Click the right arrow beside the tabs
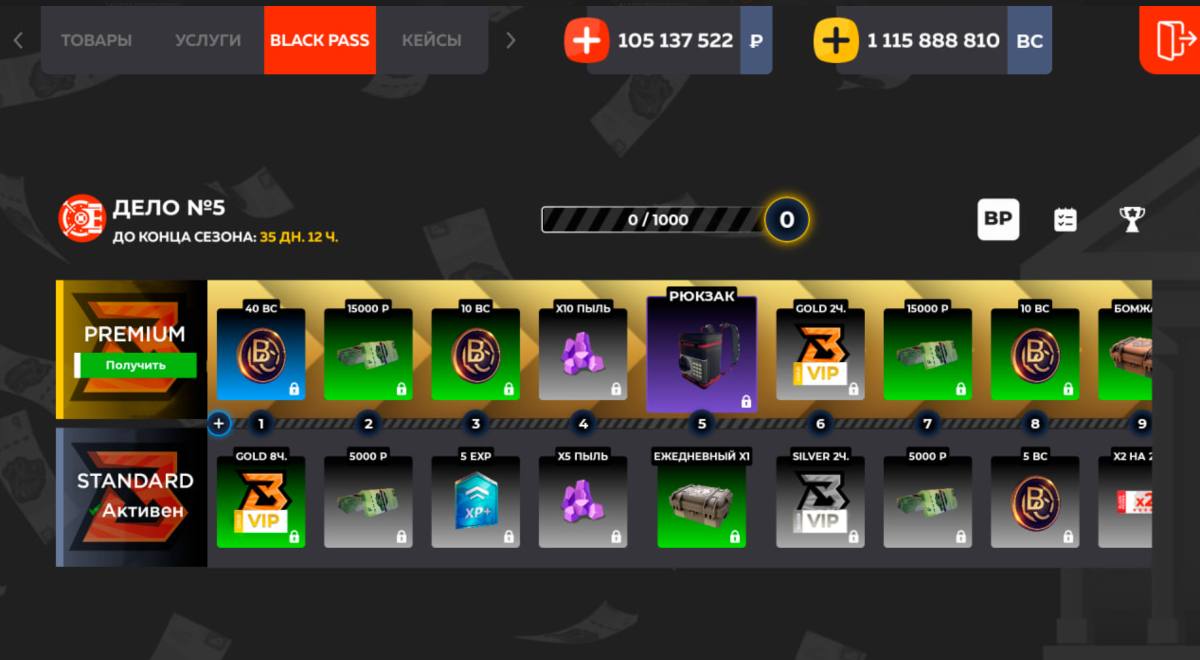This screenshot has width=1200, height=660. point(511,41)
